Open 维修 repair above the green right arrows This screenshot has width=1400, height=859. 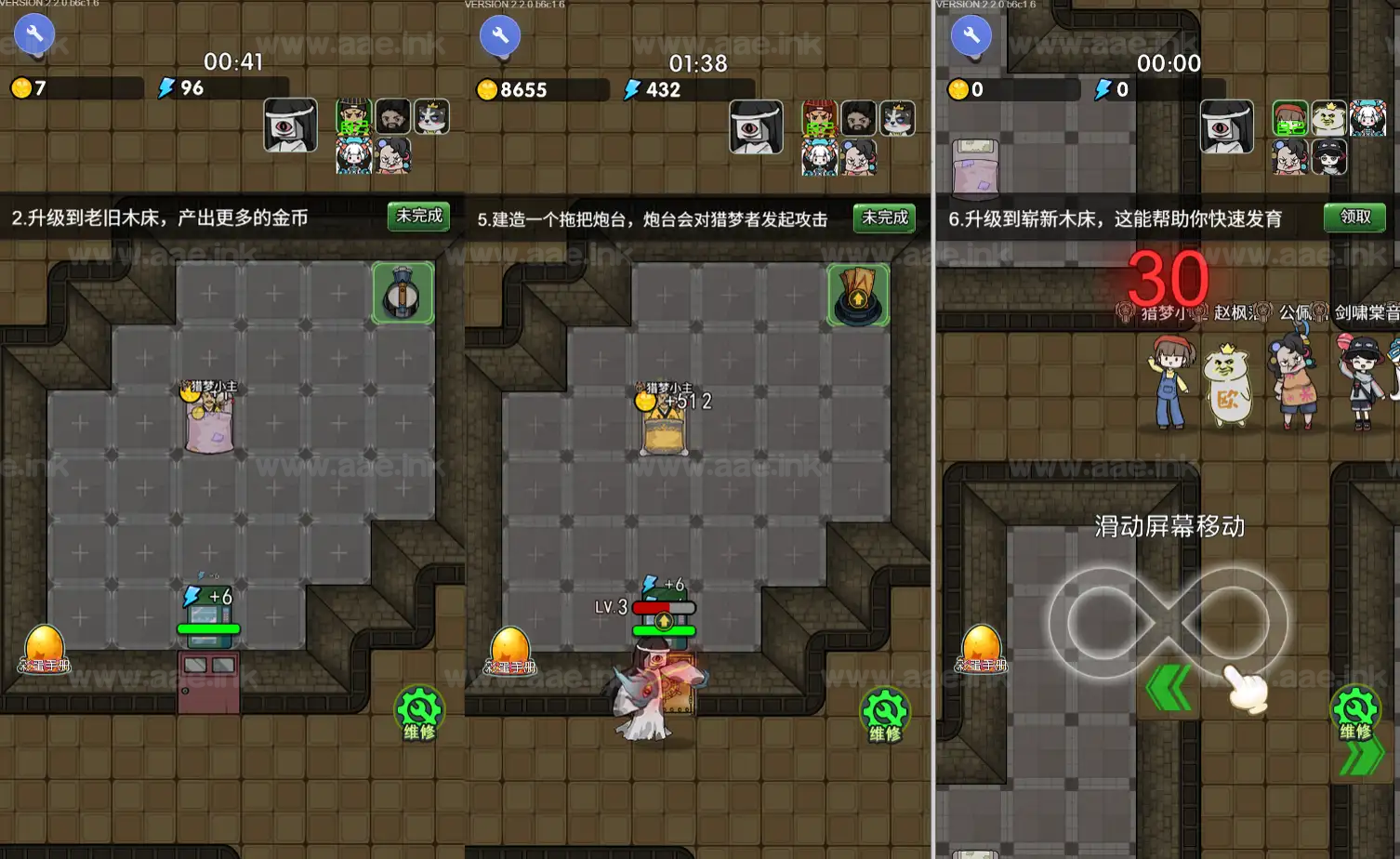point(1354,712)
